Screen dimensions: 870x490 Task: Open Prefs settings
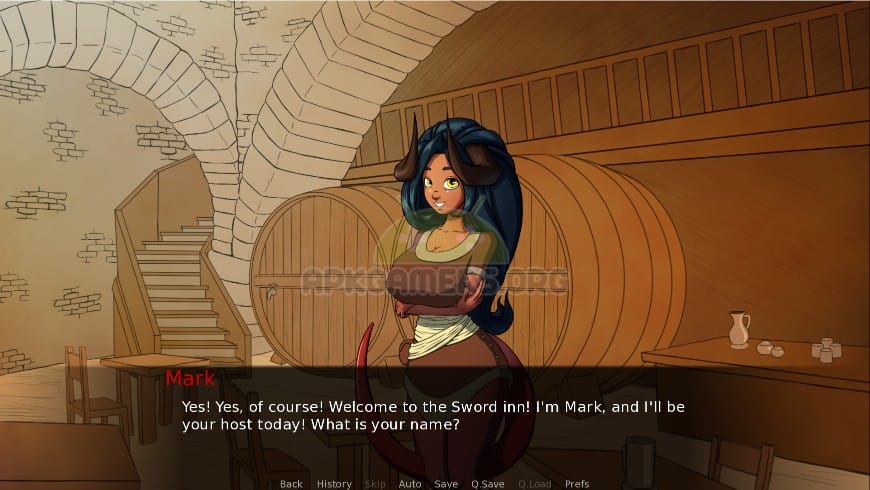(x=577, y=484)
